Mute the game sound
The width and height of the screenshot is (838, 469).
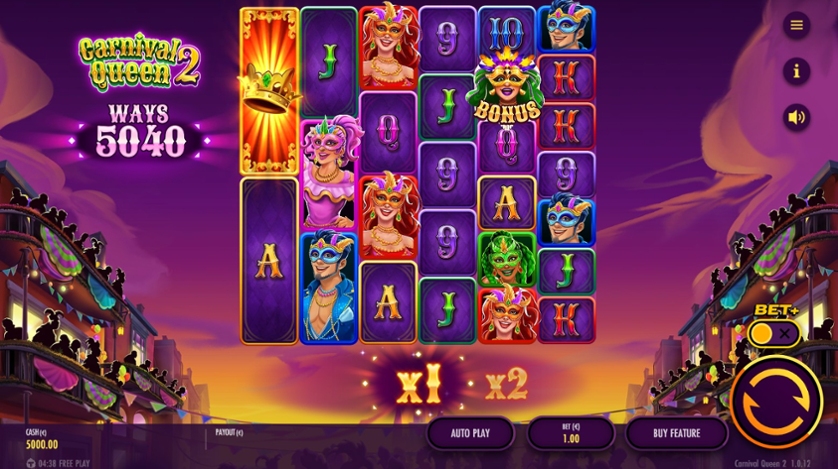(x=796, y=117)
